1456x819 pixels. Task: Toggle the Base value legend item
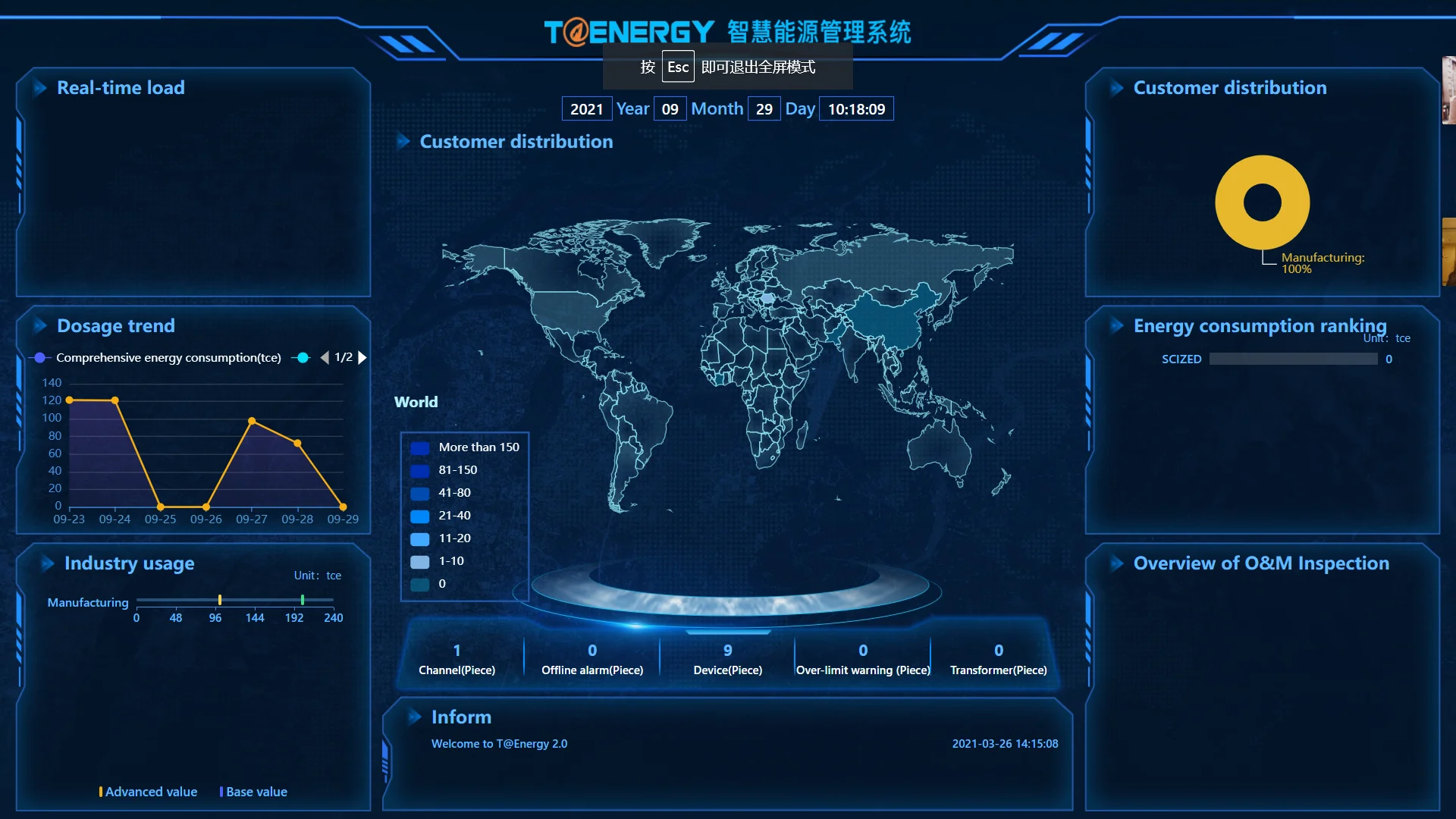pyautogui.click(x=253, y=792)
